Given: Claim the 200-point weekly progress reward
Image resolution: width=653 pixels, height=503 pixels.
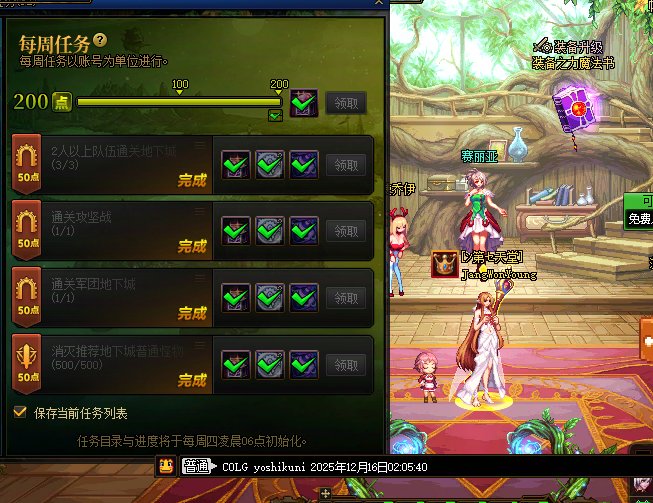Looking at the screenshot, I should coord(346,102).
